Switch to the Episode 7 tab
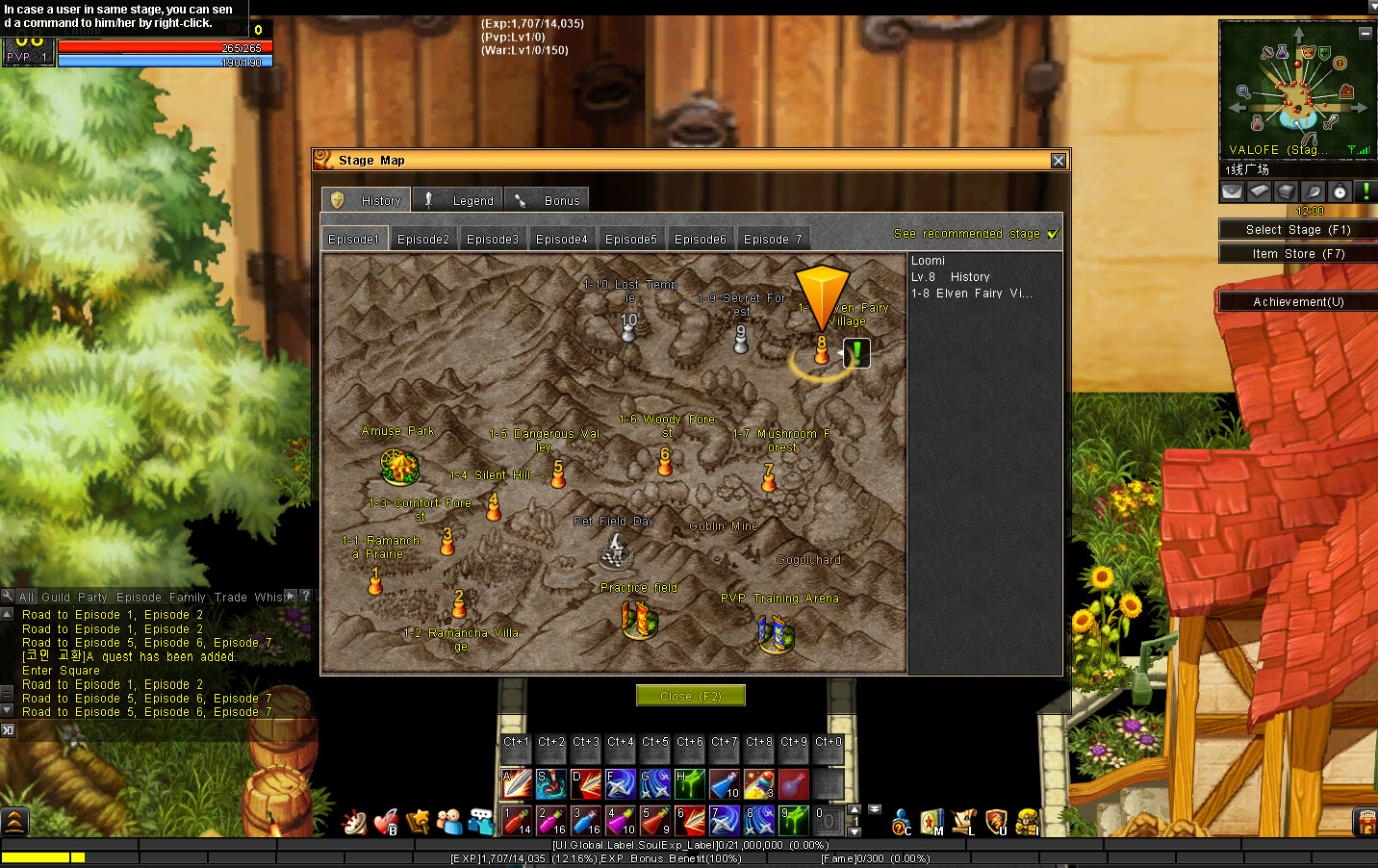1378x868 pixels. tap(773, 238)
